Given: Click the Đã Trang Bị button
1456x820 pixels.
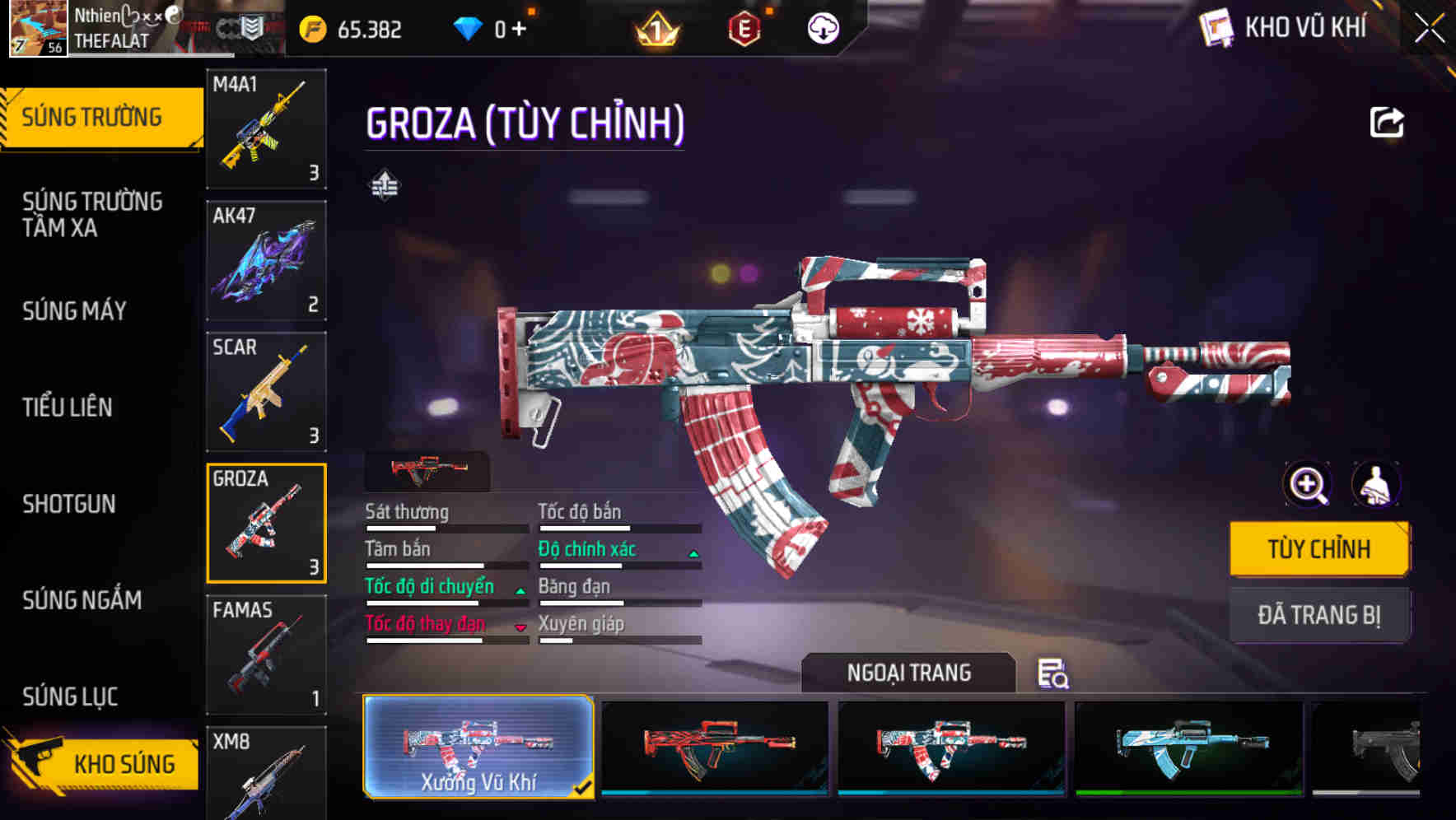Looking at the screenshot, I should coord(1319,615).
